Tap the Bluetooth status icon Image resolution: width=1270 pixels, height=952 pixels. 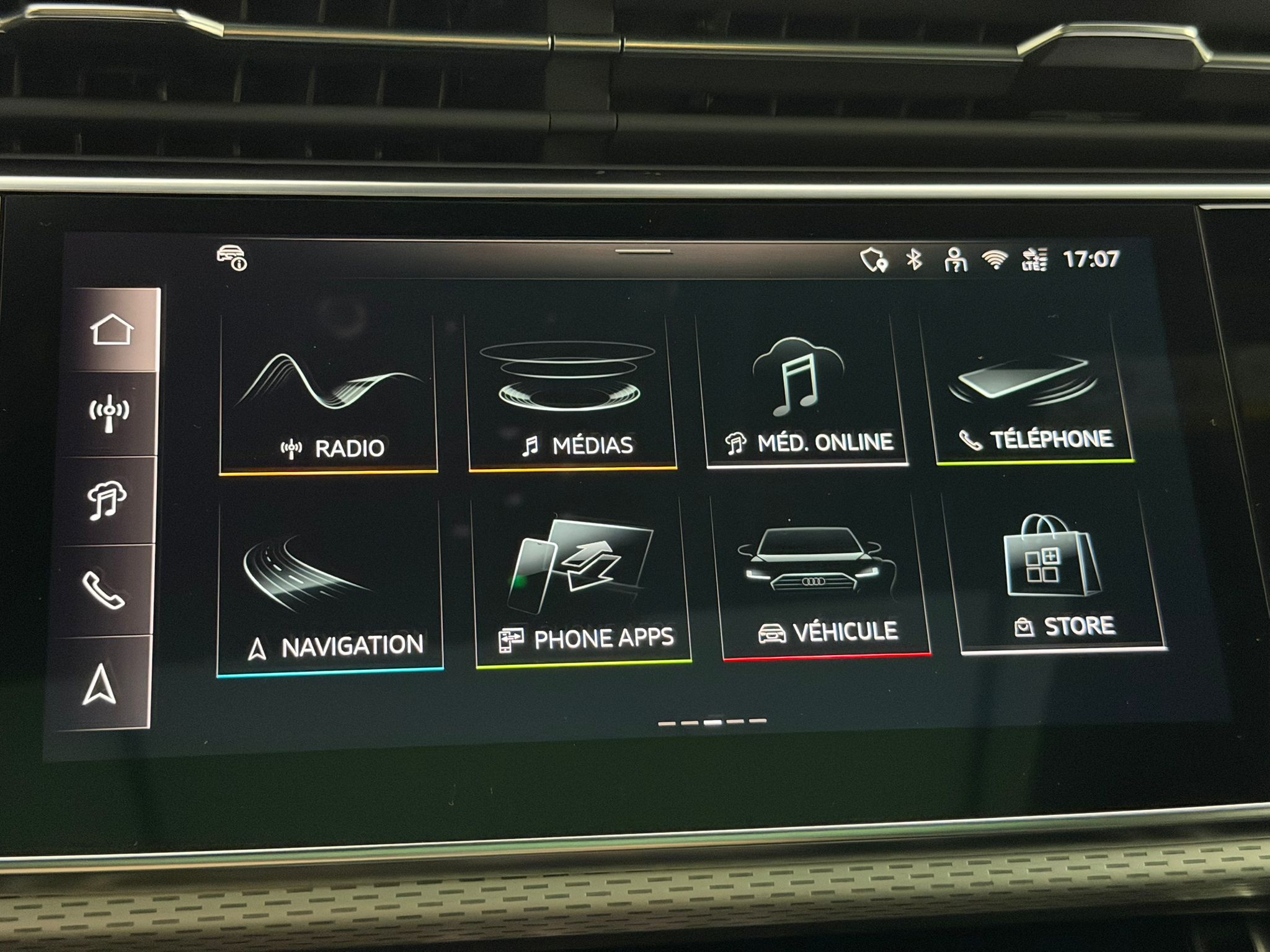913,260
